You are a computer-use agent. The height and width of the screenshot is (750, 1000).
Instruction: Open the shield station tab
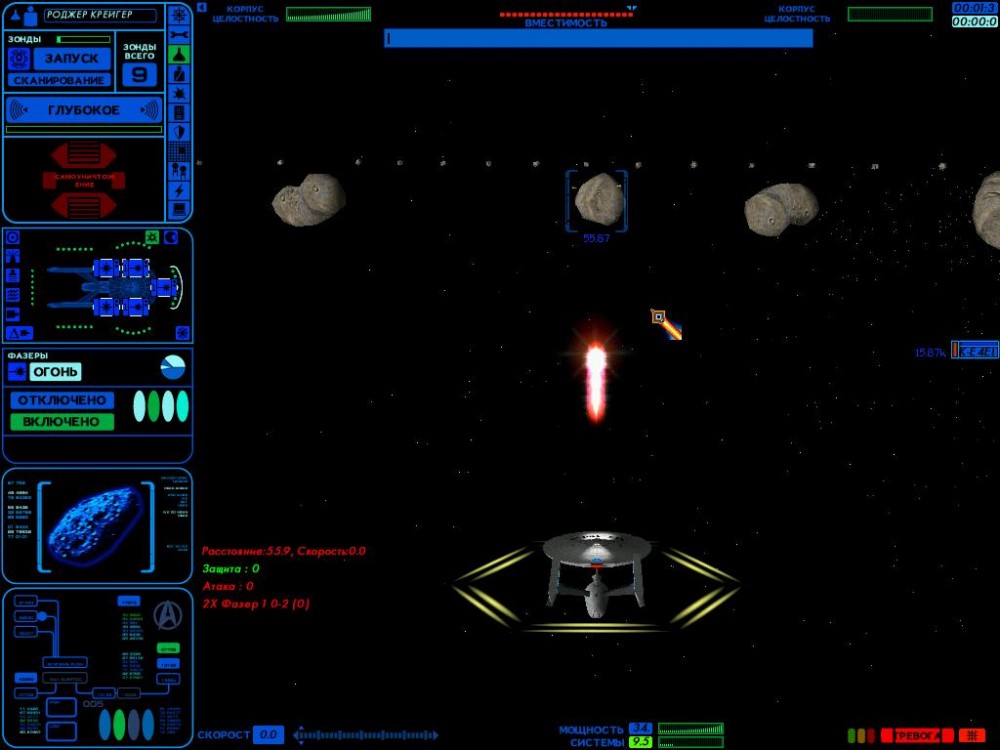click(179, 132)
